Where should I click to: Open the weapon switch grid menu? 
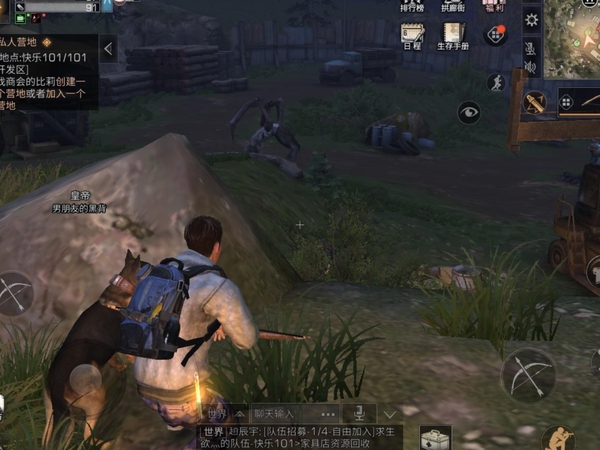coord(567,101)
